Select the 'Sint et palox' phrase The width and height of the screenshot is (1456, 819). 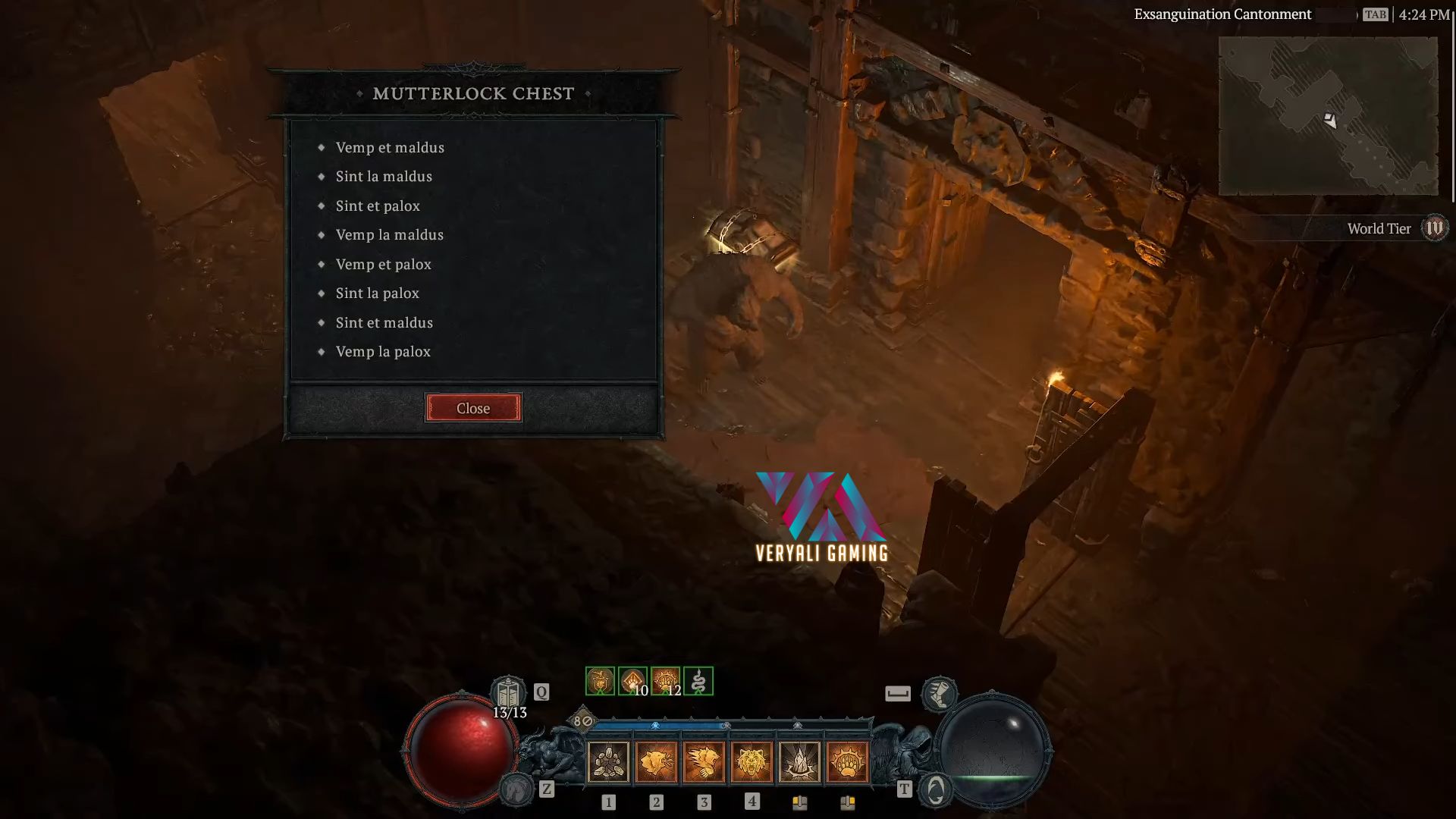pyautogui.click(x=378, y=206)
